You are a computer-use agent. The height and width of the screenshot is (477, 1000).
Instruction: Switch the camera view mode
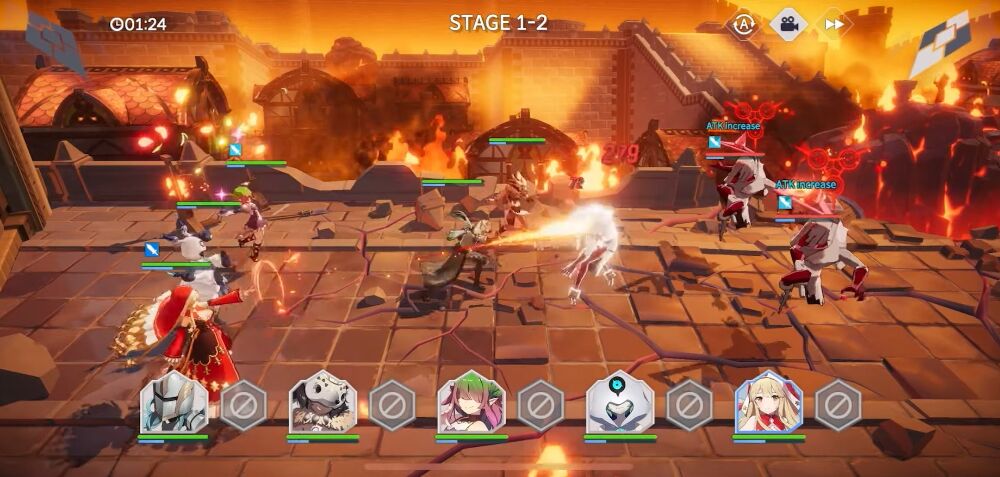tap(787, 23)
